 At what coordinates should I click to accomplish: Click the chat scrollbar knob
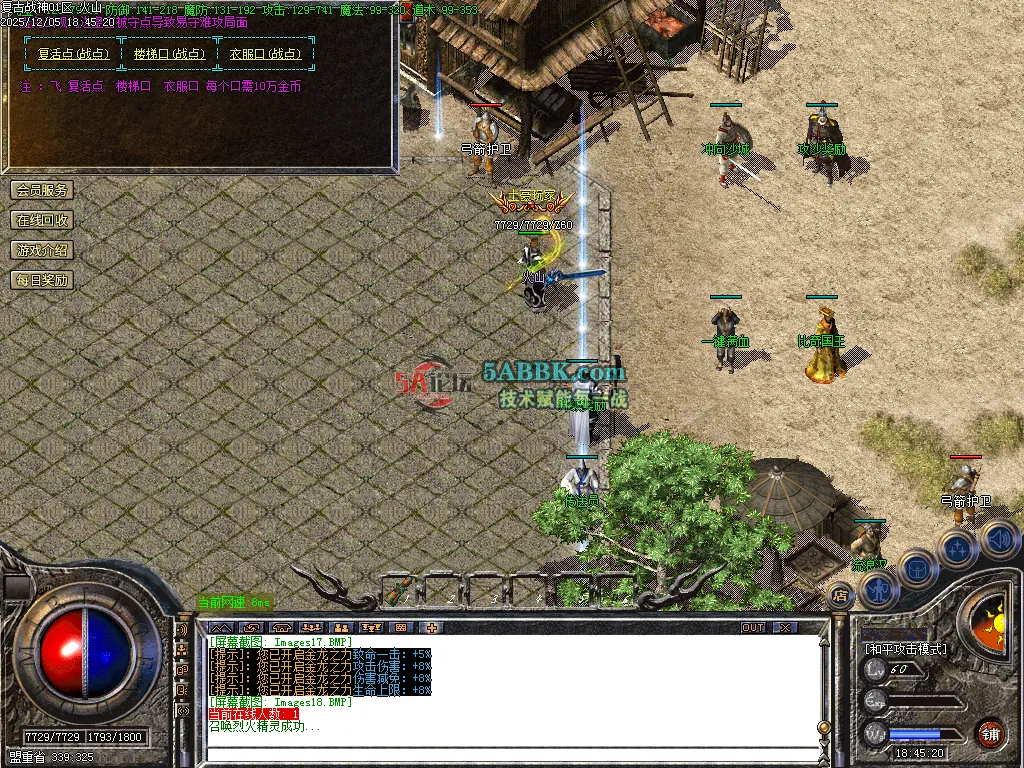coord(824,727)
